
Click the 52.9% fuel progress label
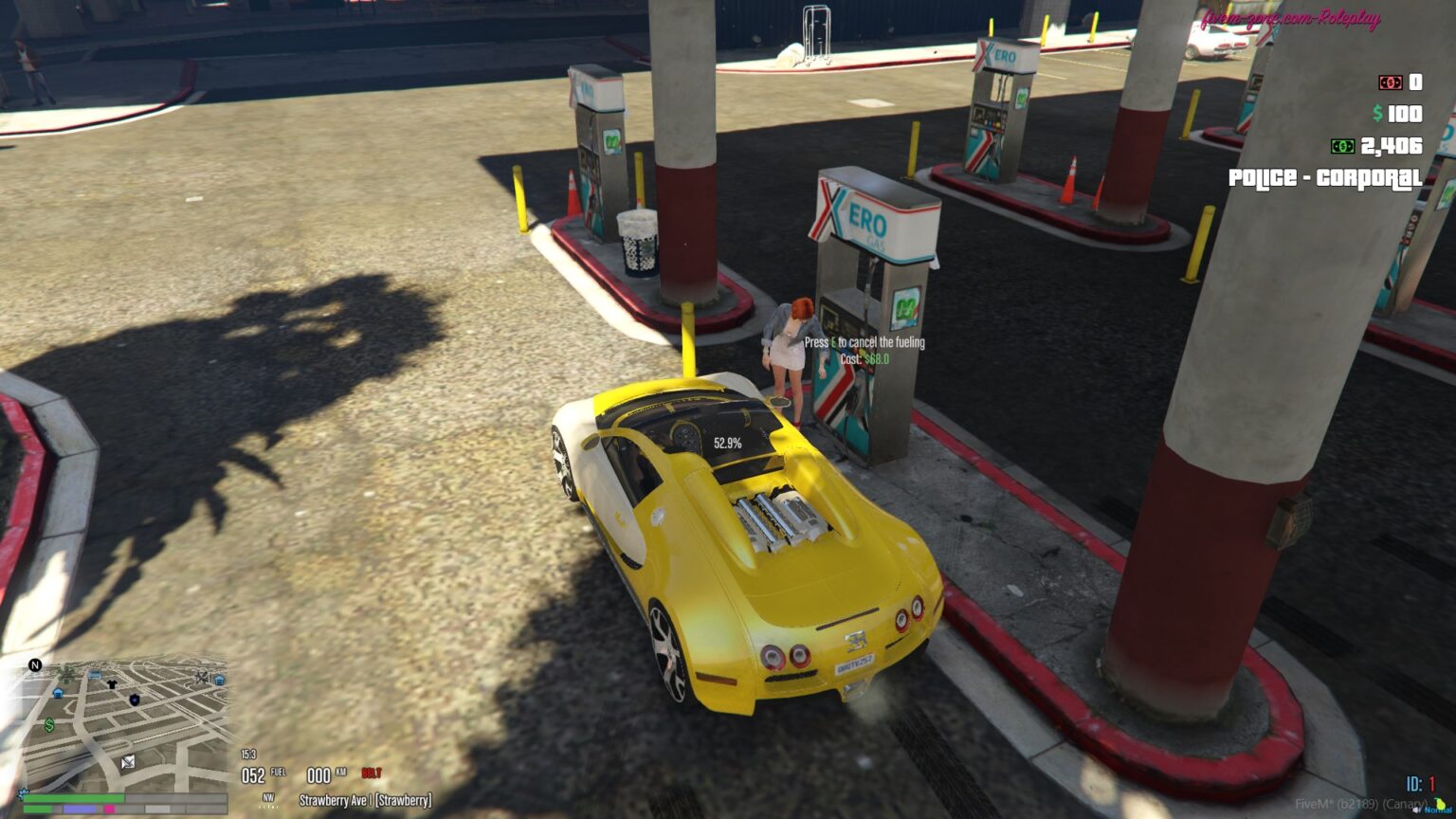coord(726,441)
